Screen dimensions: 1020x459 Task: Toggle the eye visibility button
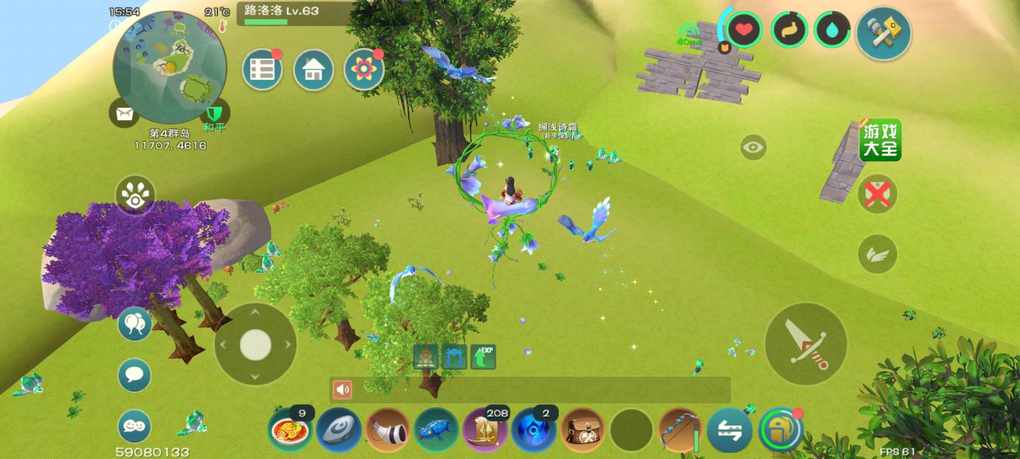(753, 148)
